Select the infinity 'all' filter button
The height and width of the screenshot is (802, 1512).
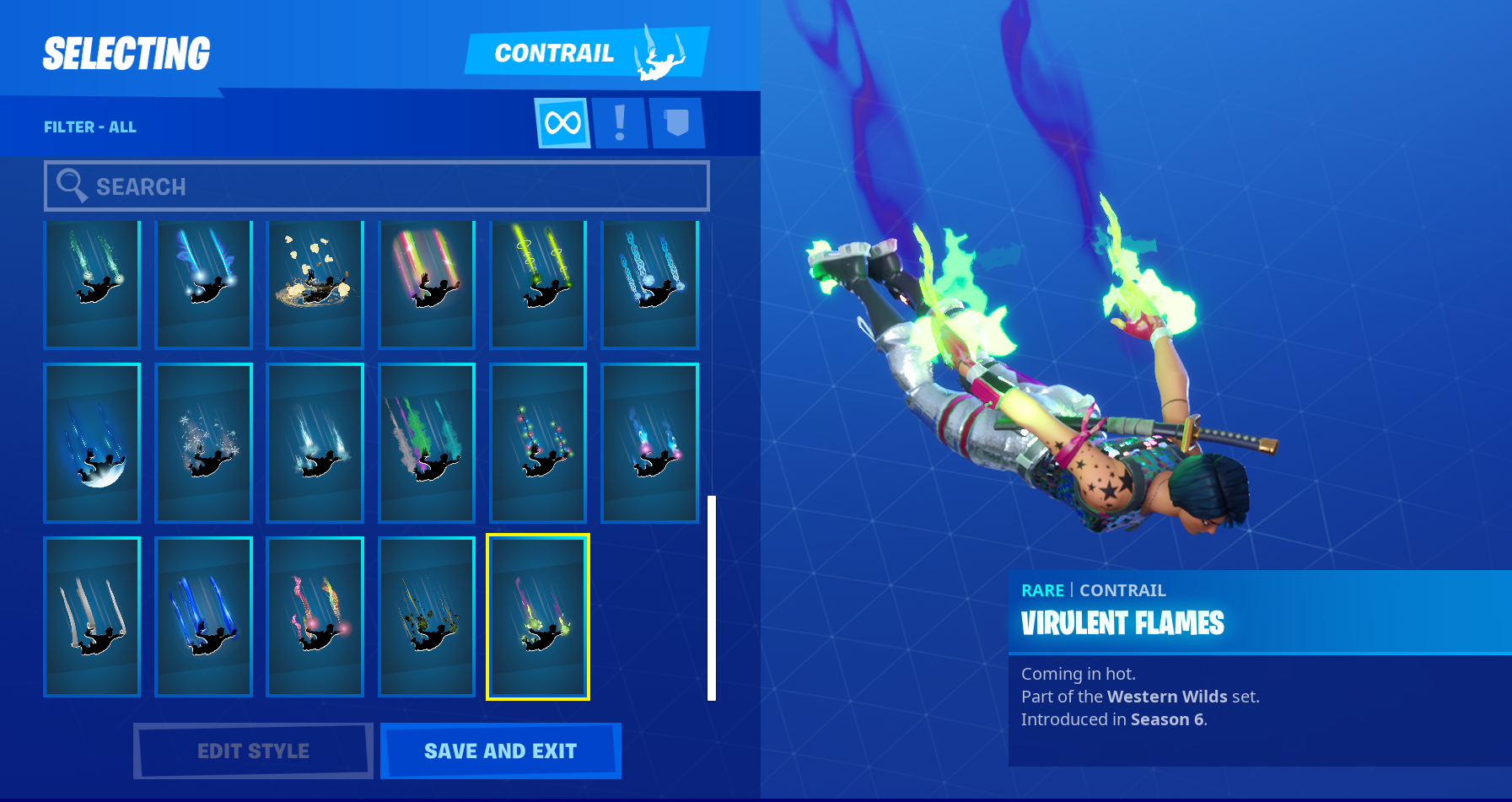pos(562,123)
